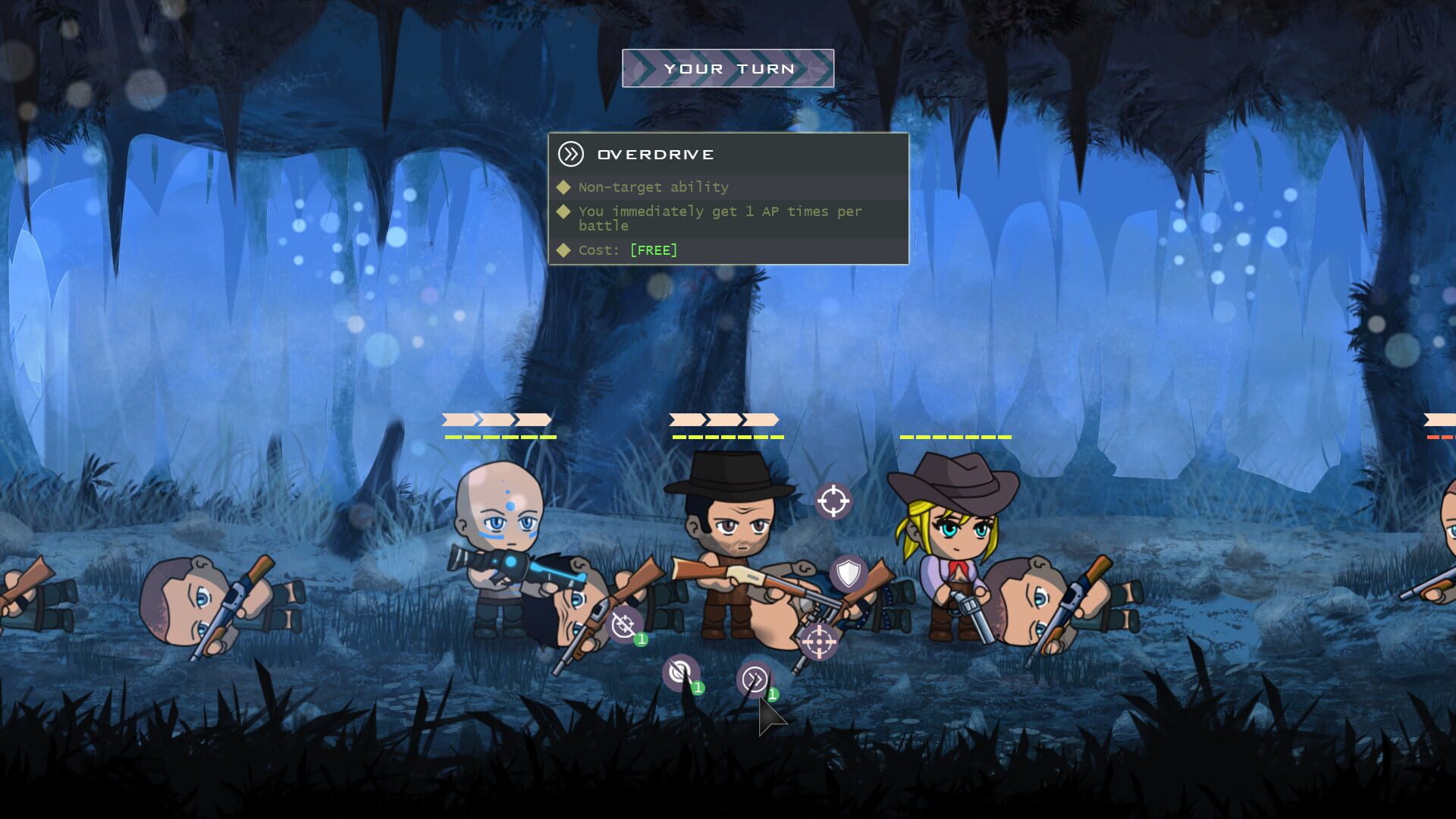This screenshot has height=819, width=1456.
Task: Click the AP chevron indicator above the bald soldier
Action: pyautogui.click(x=497, y=422)
